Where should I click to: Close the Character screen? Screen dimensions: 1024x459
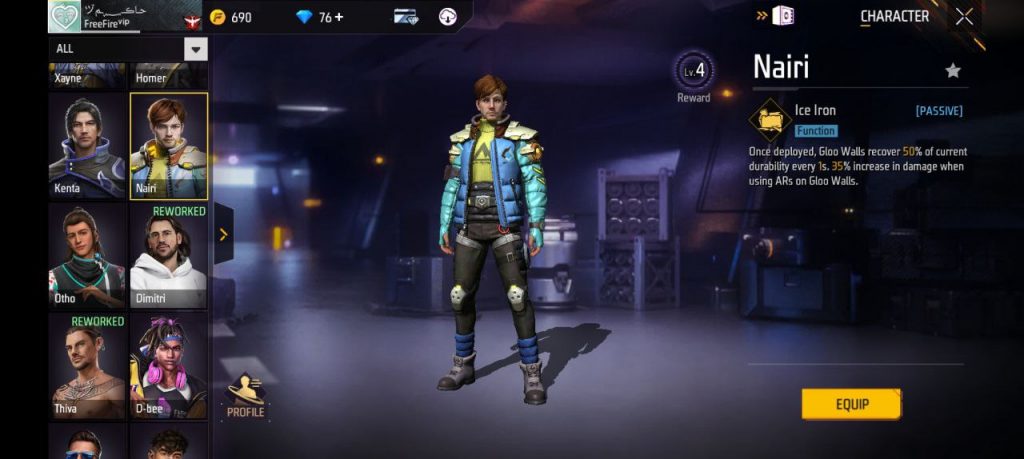pos(964,16)
